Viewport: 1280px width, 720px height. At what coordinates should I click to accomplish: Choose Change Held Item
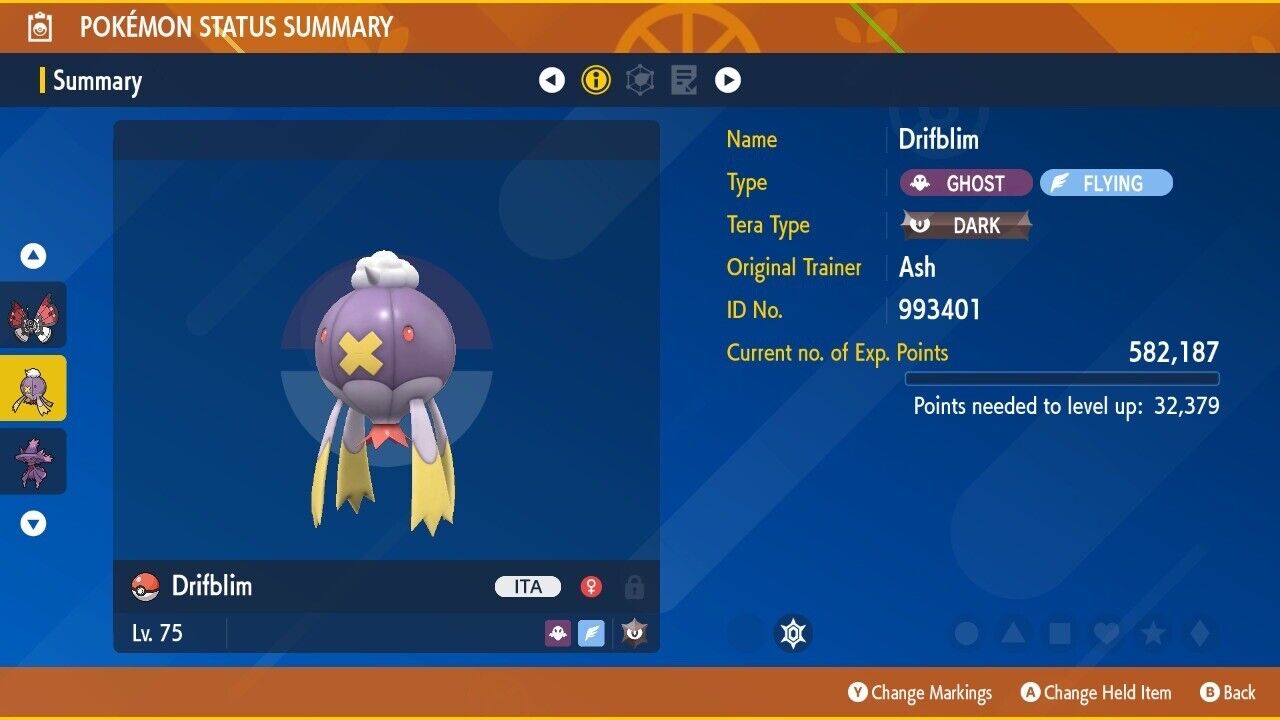point(1095,692)
